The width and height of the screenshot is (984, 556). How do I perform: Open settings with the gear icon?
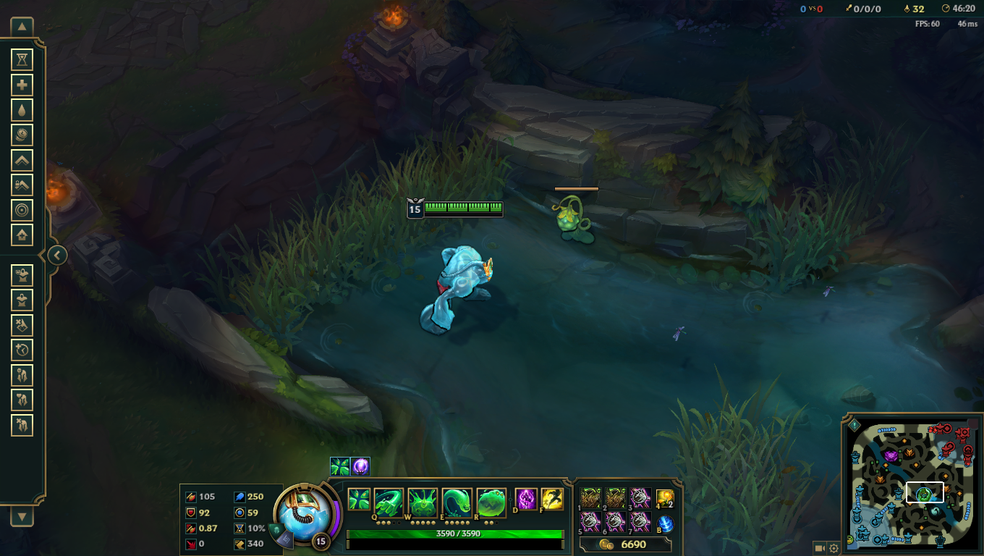(833, 548)
